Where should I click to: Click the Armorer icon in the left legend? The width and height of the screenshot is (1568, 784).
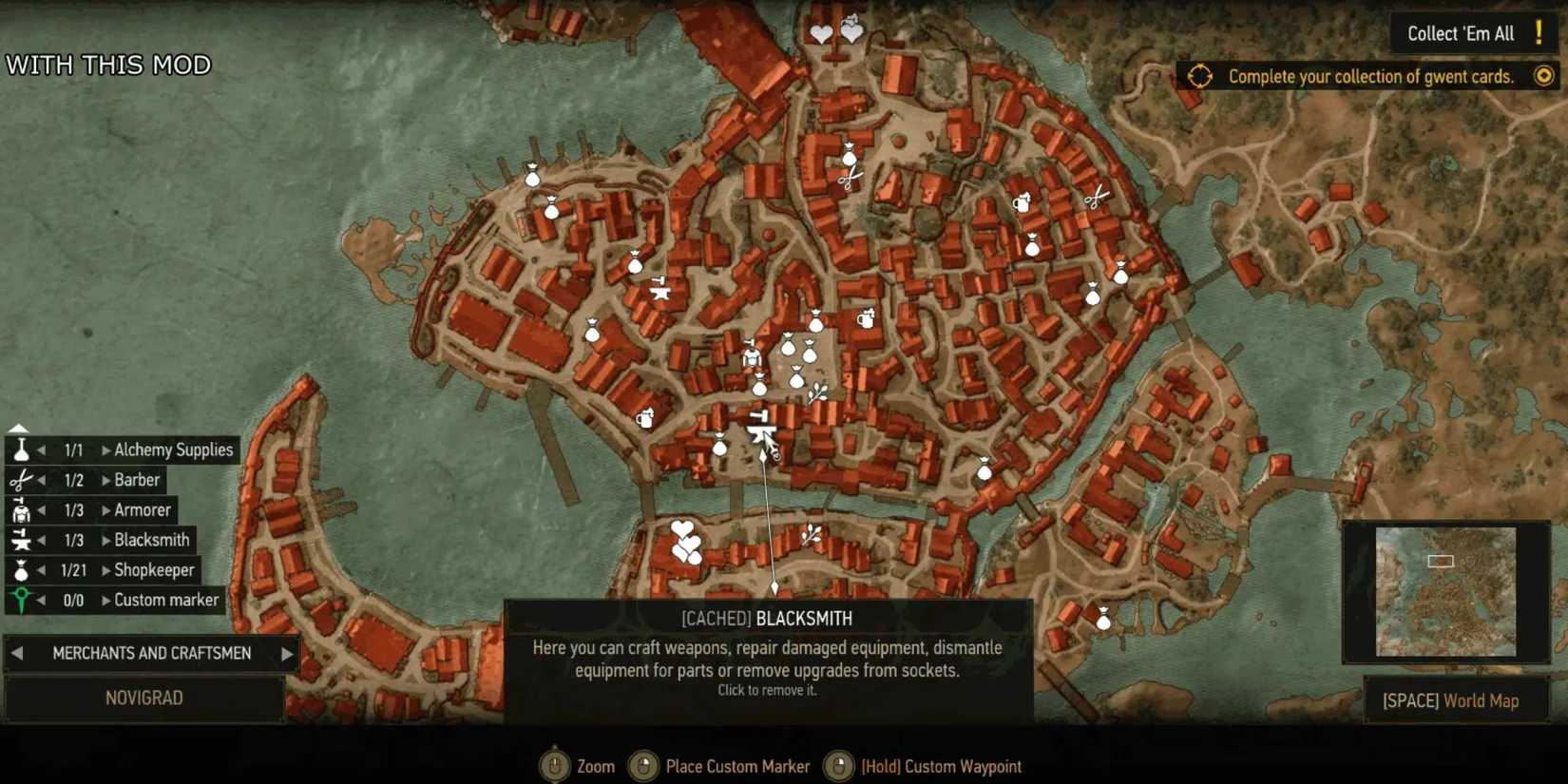[x=21, y=510]
